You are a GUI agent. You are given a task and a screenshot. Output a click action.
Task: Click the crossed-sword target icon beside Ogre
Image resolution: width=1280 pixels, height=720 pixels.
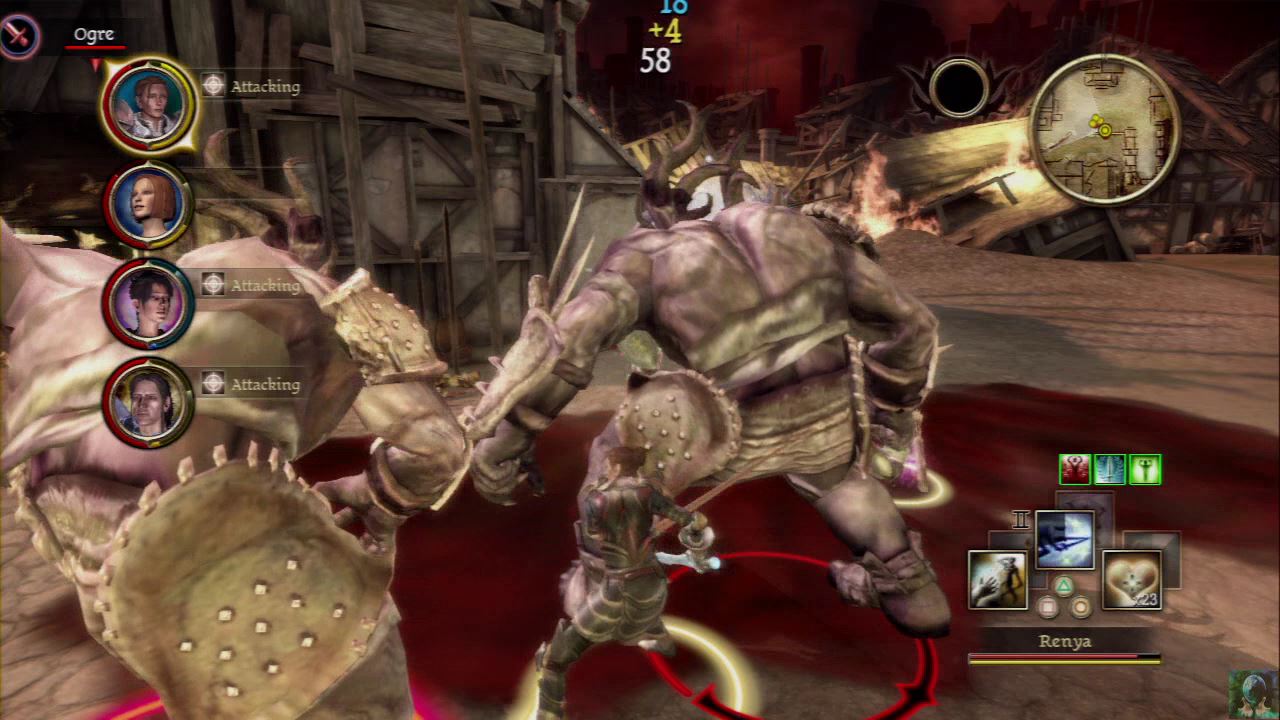tap(19, 37)
